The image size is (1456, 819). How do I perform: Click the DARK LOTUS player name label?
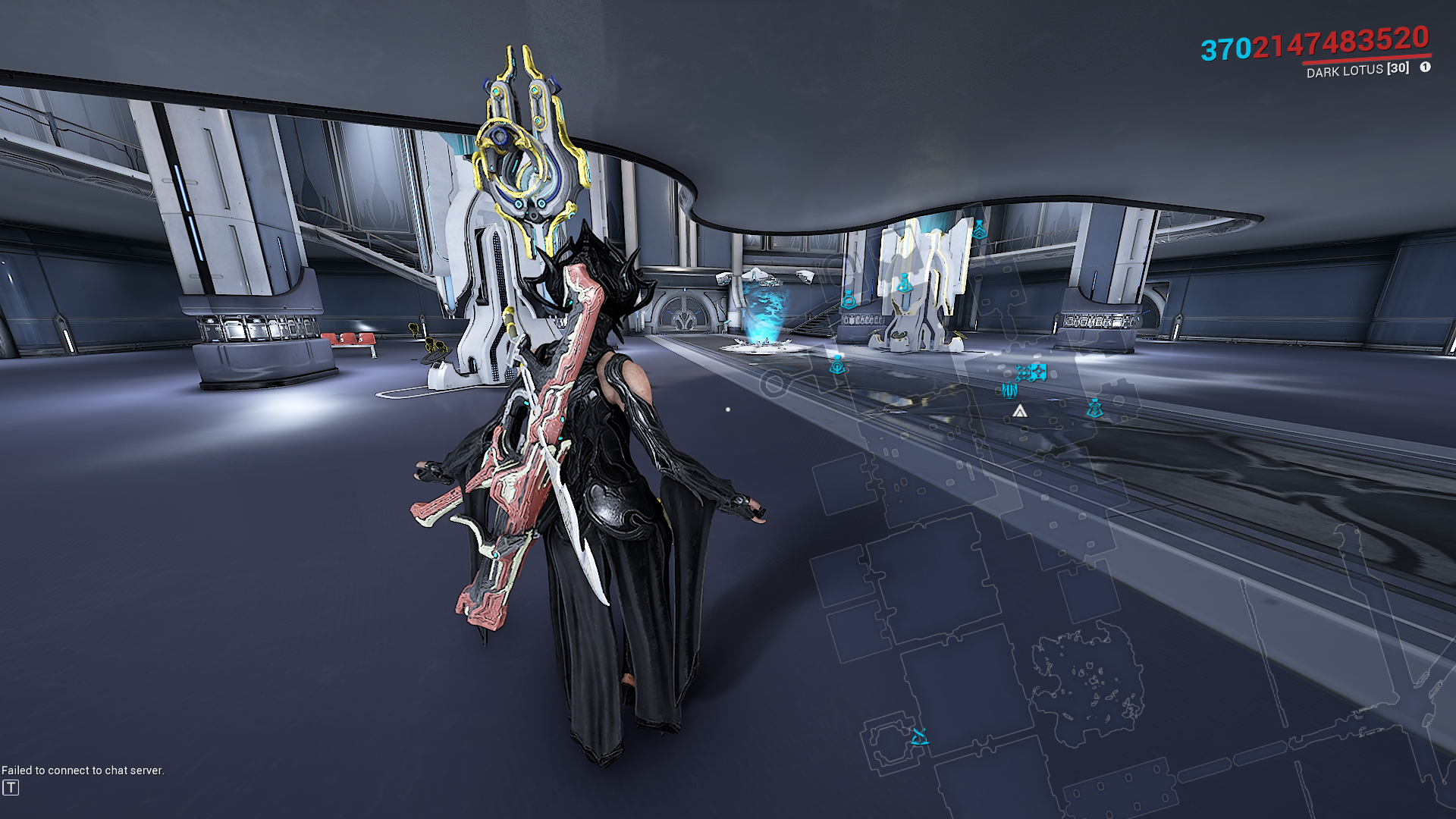[x=1345, y=71]
